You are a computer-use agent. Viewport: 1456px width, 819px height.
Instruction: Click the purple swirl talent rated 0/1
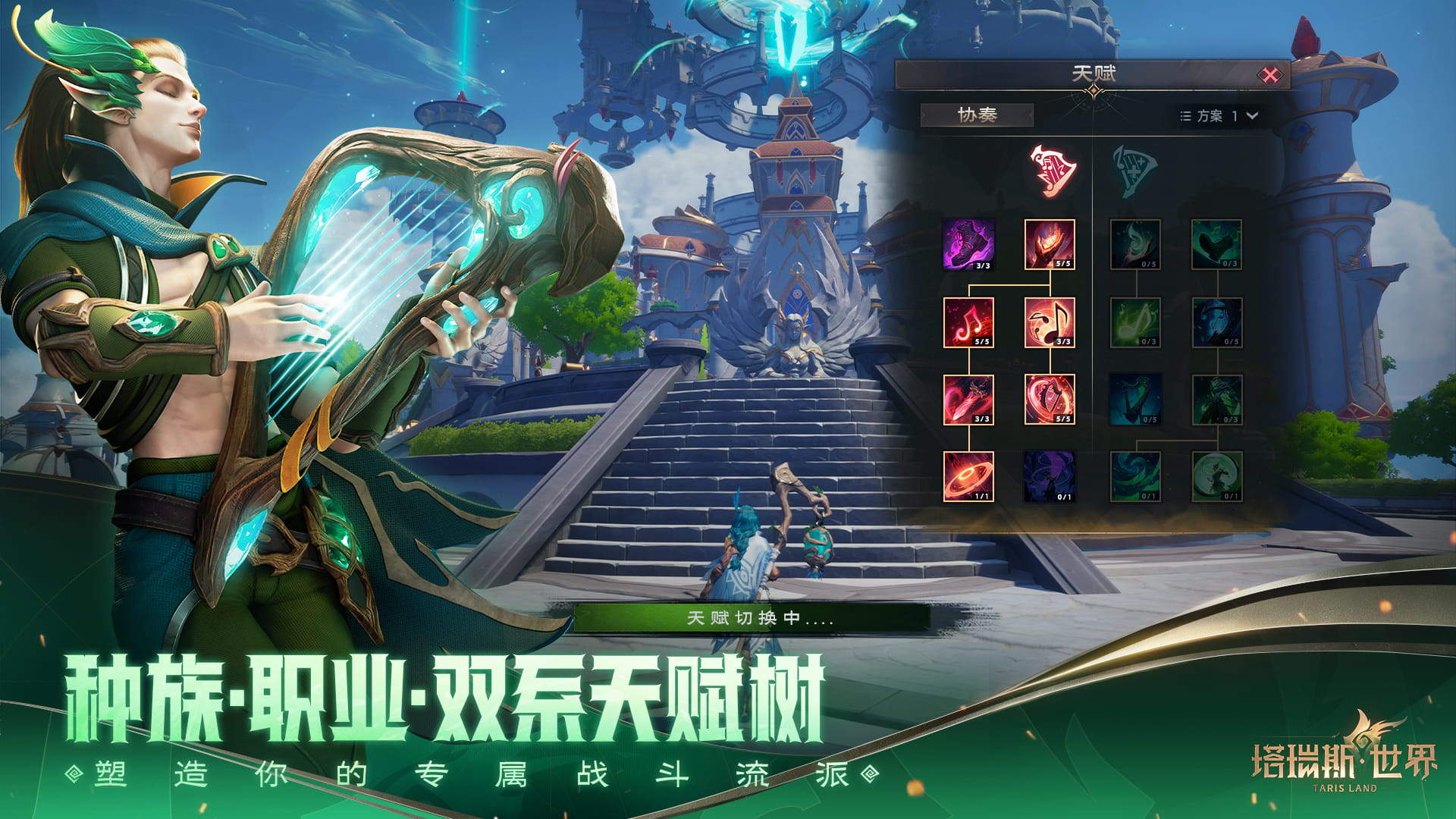pyautogui.click(x=1049, y=476)
